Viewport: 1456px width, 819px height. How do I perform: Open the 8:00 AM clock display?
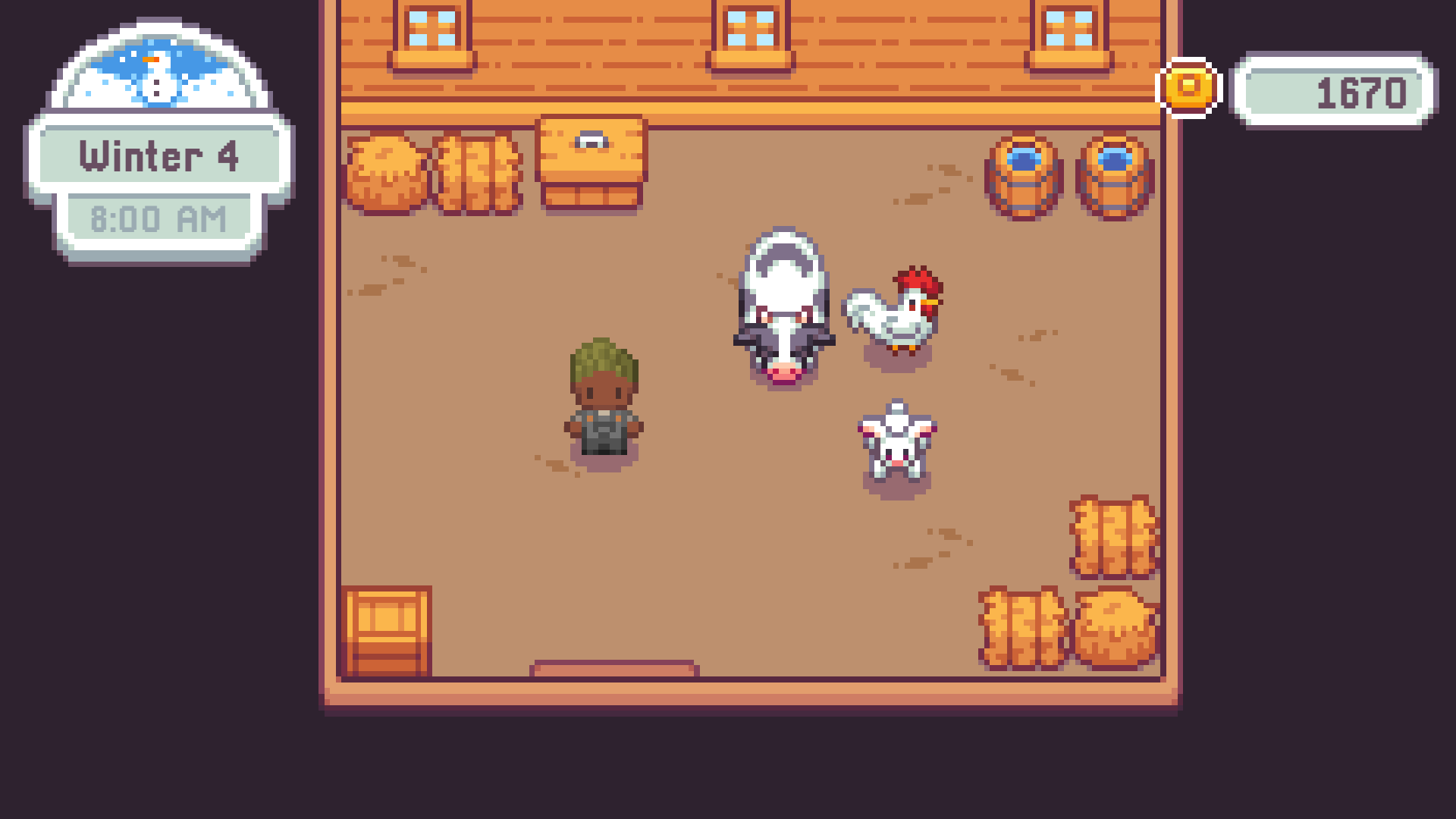coord(161,218)
